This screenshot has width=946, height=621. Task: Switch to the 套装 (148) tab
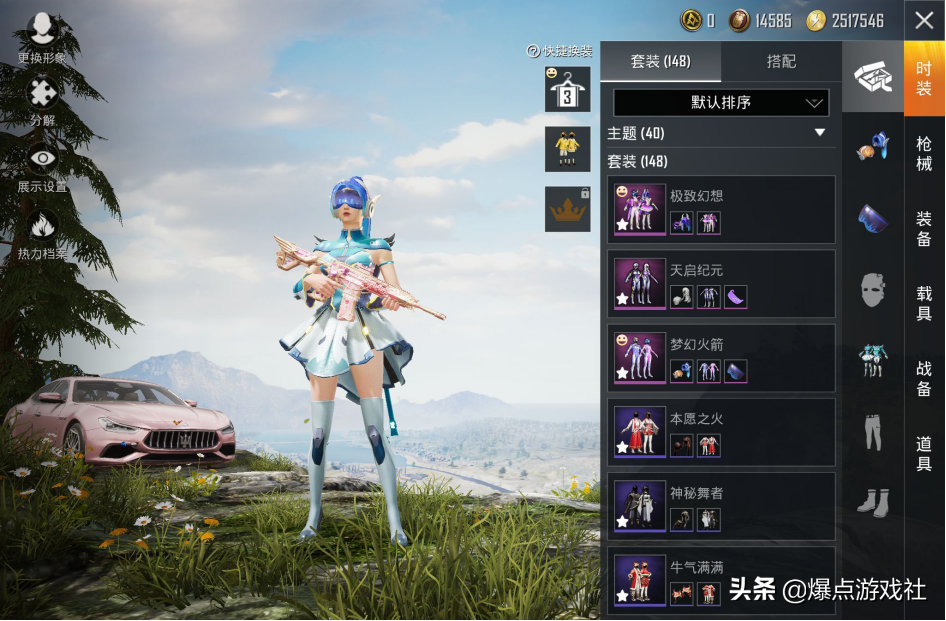[x=660, y=62]
